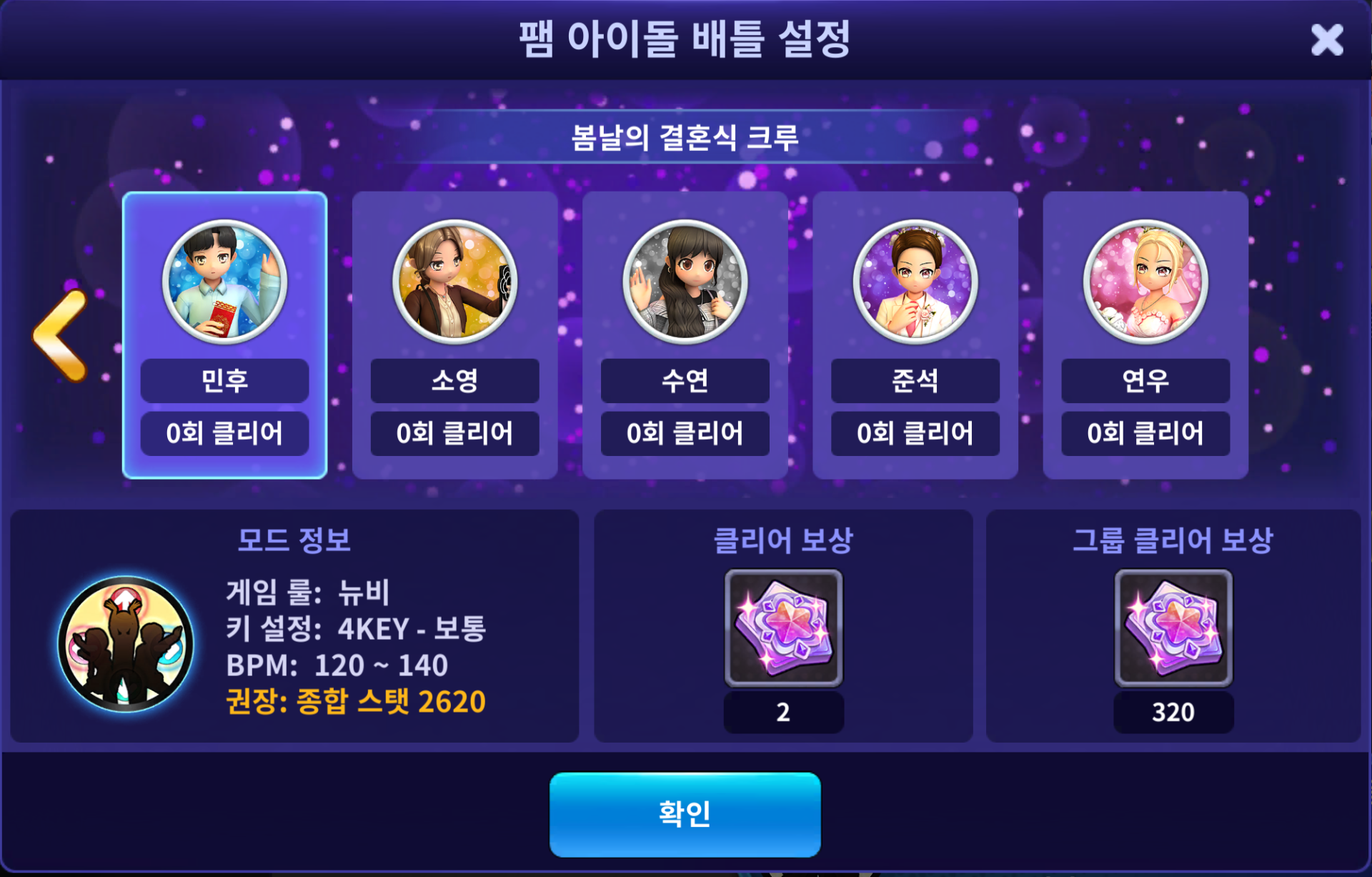
Task: Choose the 소영 idol card
Action: 454,335
